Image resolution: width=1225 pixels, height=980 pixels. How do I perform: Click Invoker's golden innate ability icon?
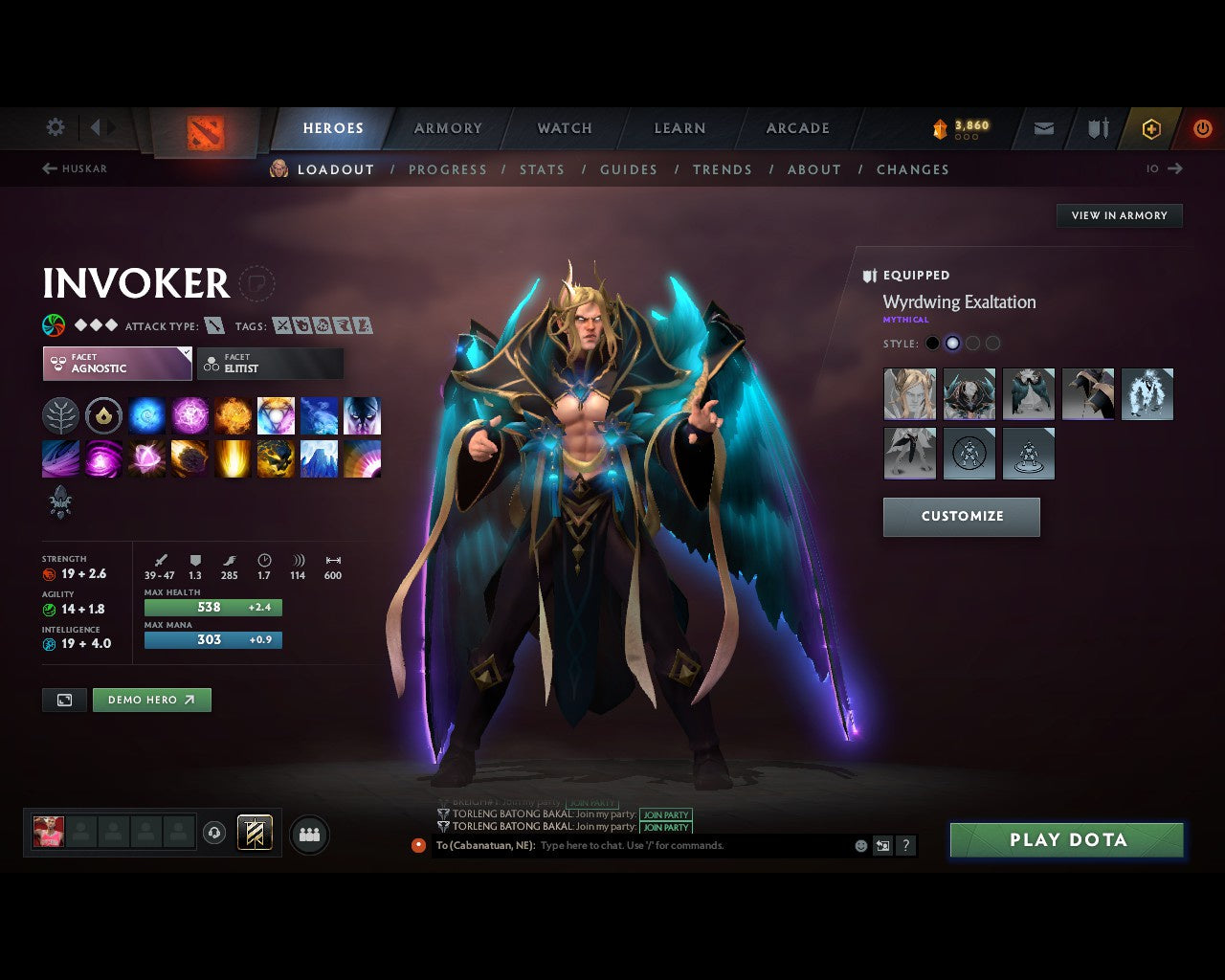pyautogui.click(x=103, y=415)
